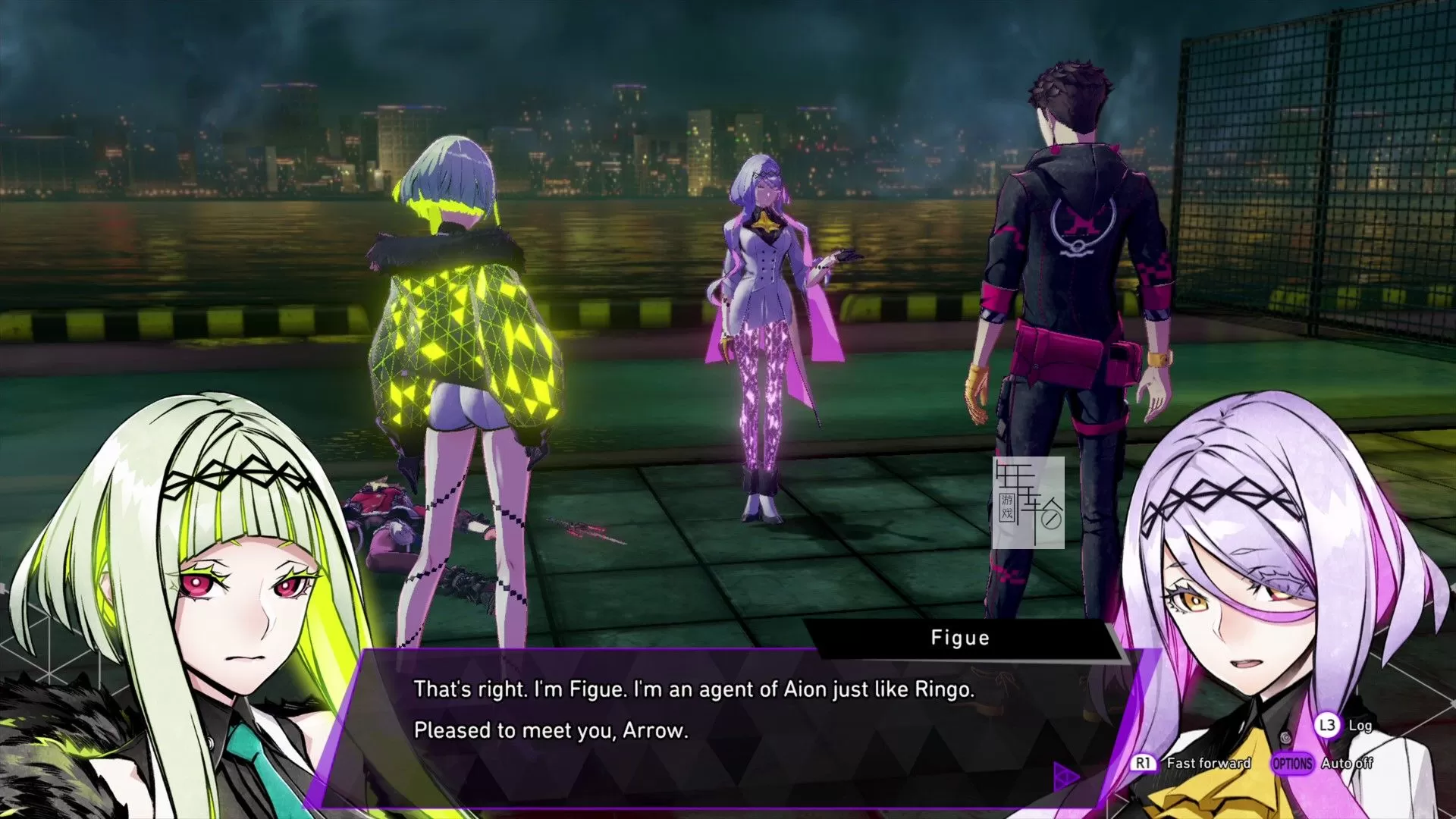Click the dialogue line mentioning Aion

pos(694,690)
